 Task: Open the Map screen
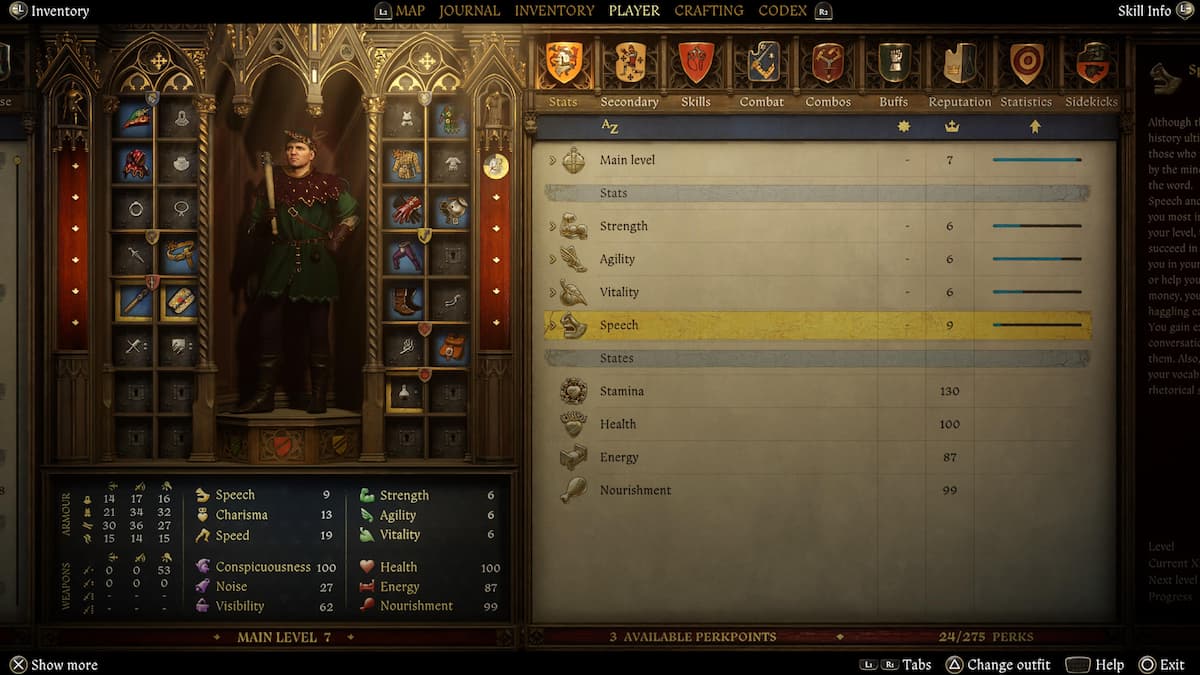[x=410, y=11]
